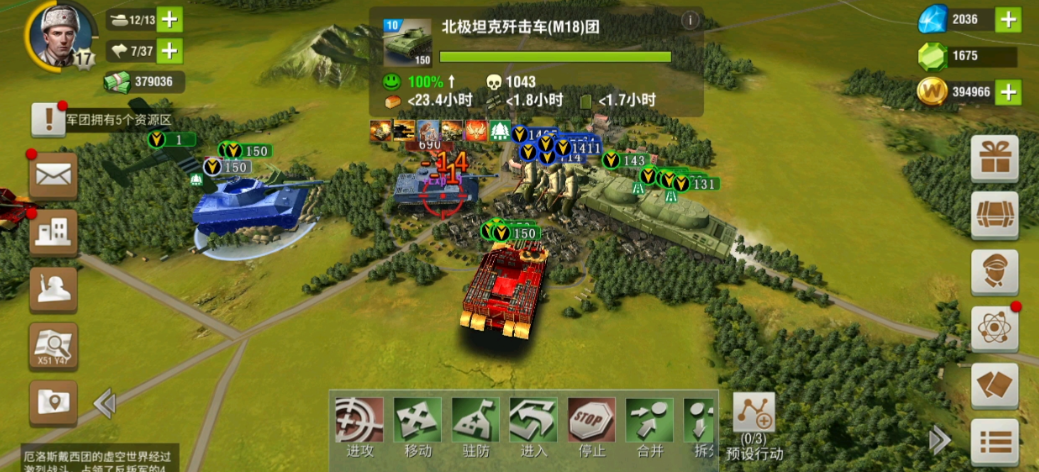Open the map coordinate search

pos(53,346)
